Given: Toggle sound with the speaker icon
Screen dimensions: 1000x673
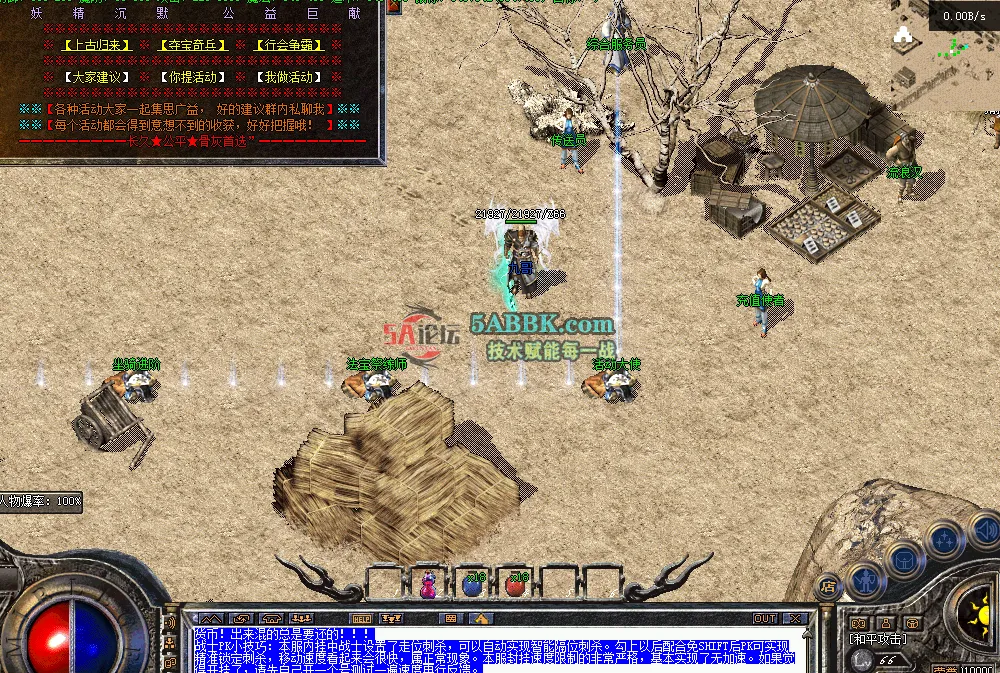Looking at the screenshot, I should click(983, 528).
